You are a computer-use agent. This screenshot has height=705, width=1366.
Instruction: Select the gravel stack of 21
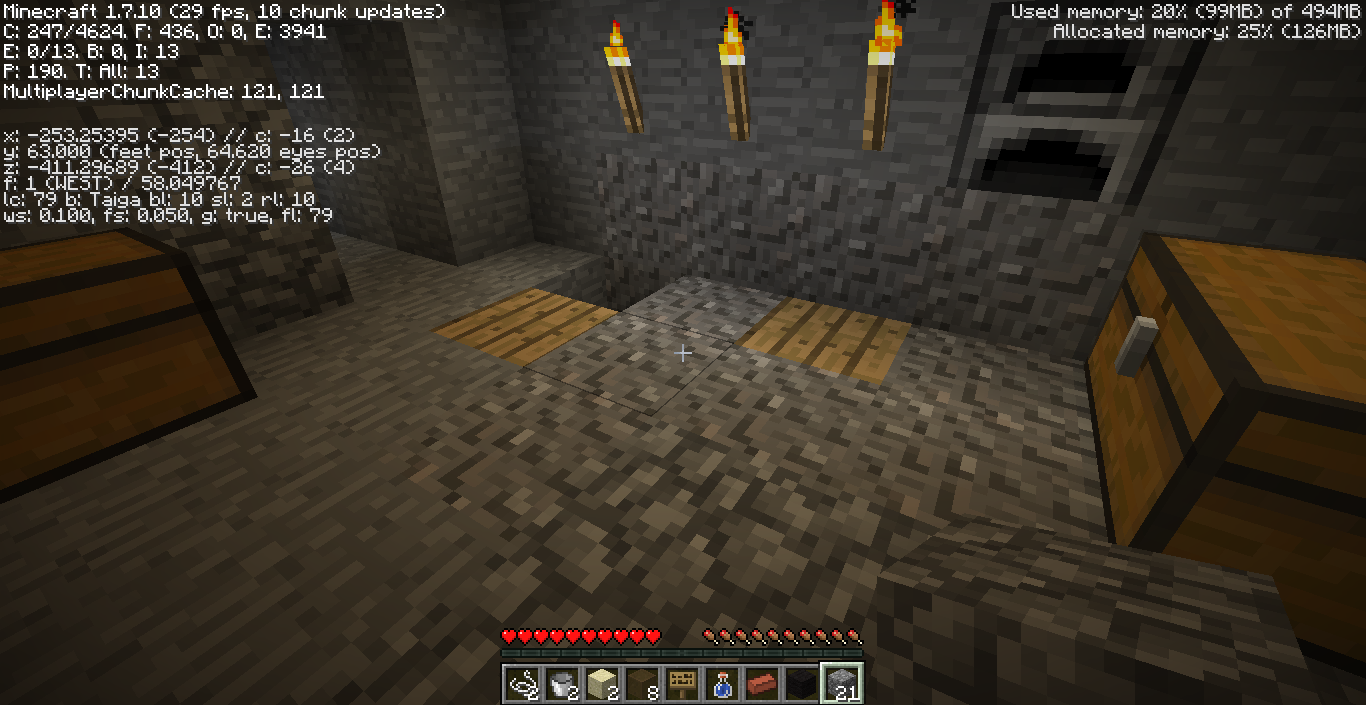tap(842, 683)
